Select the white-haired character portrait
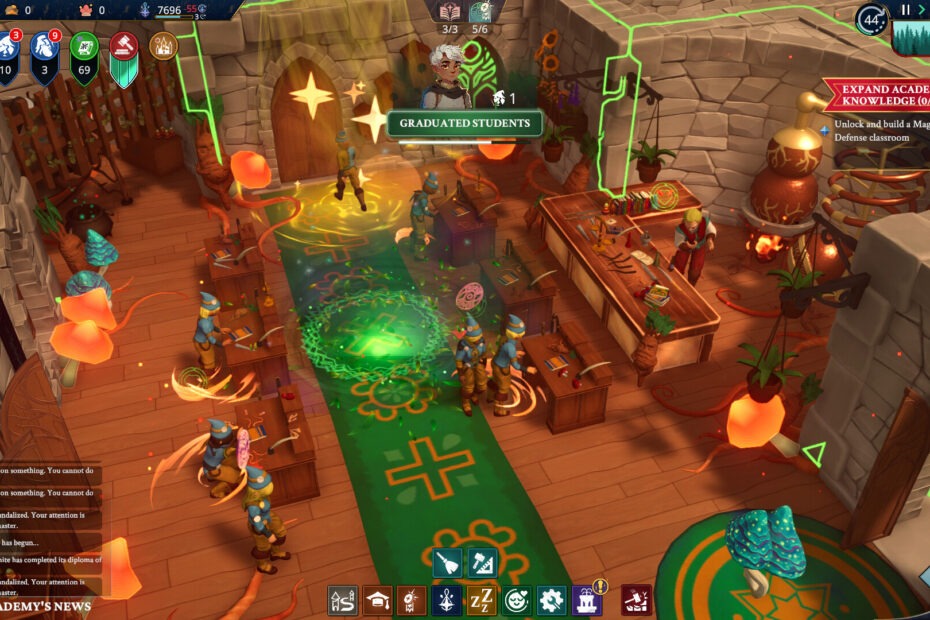The width and height of the screenshot is (930, 620). tap(445, 73)
